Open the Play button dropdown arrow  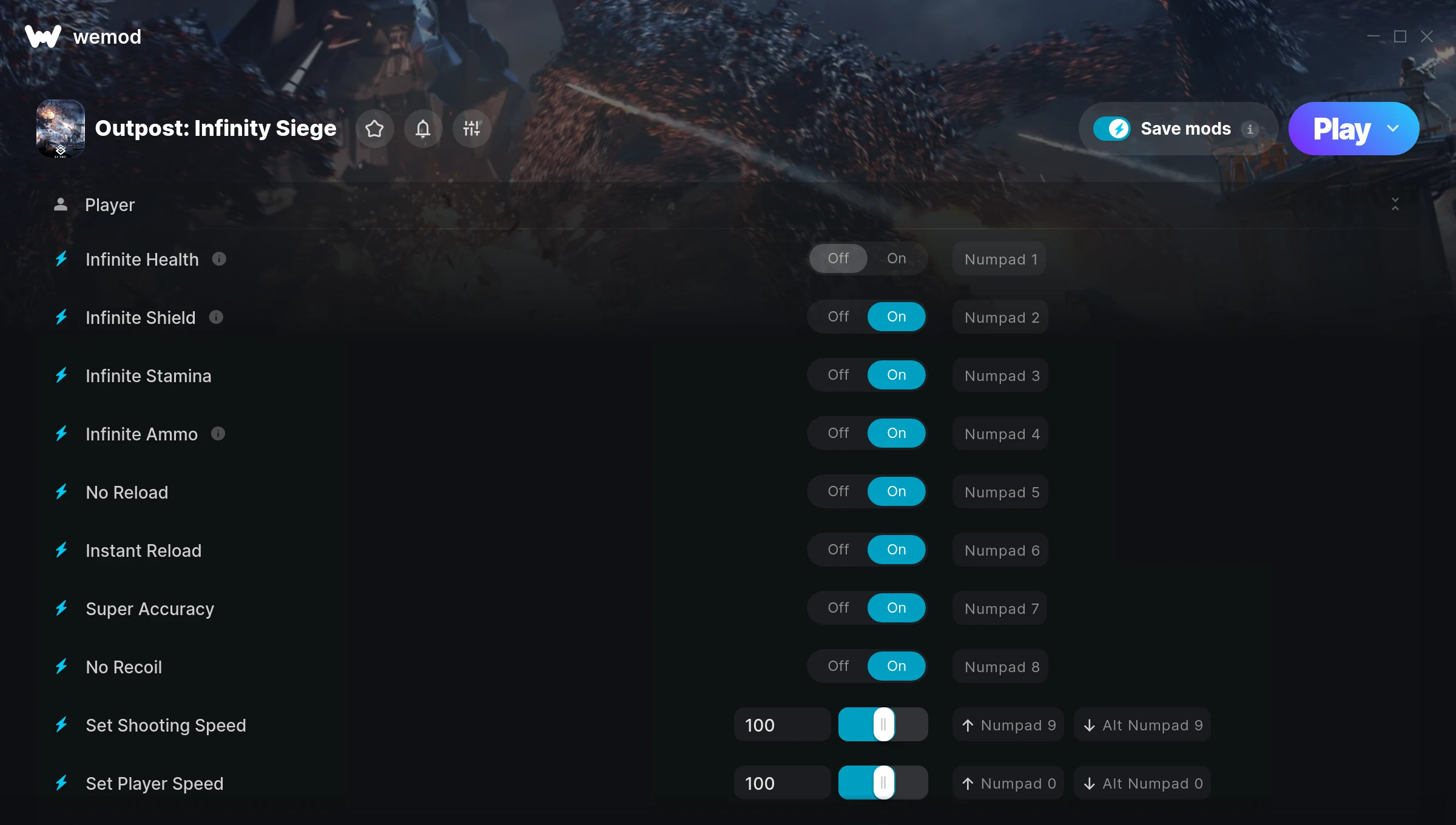[x=1392, y=129]
